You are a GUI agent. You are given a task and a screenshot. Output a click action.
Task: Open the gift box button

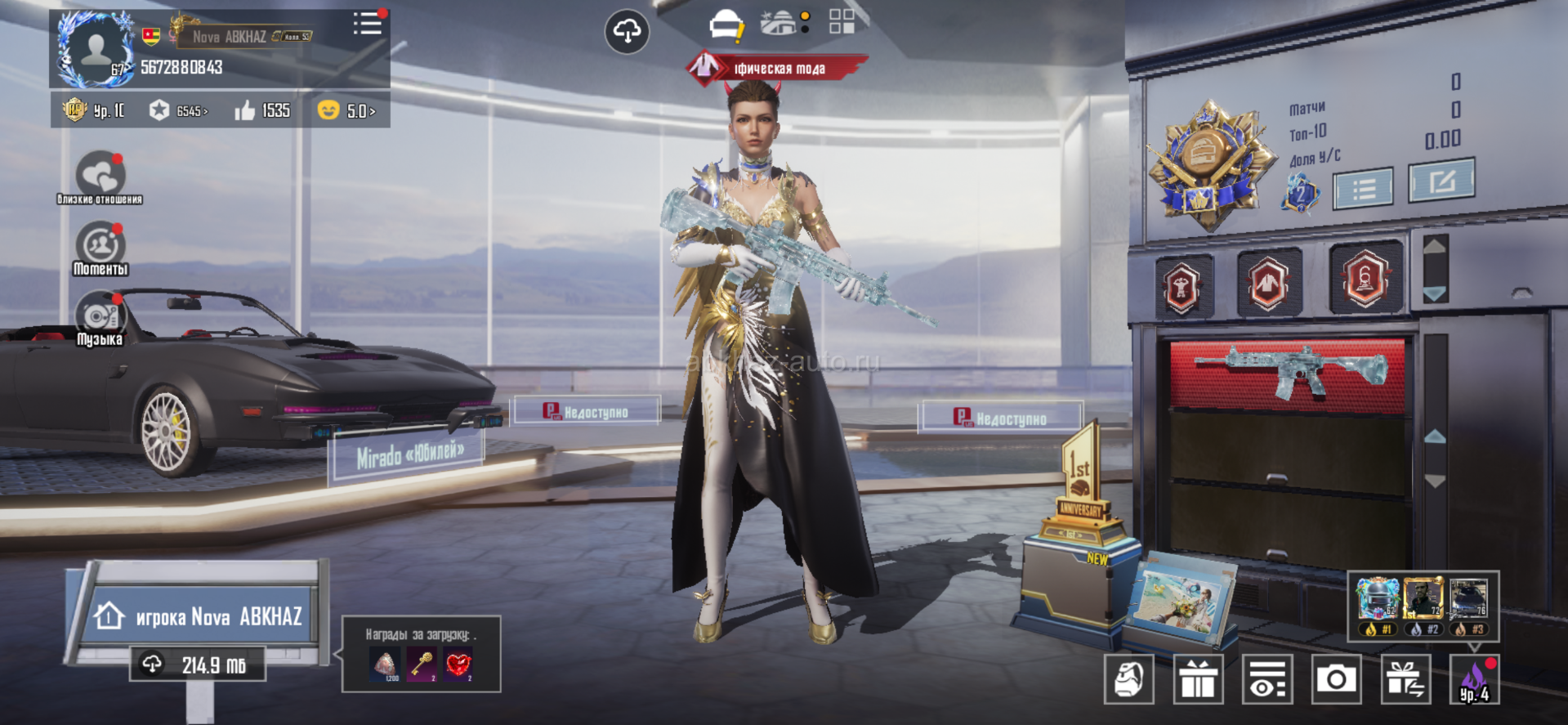click(x=1198, y=678)
